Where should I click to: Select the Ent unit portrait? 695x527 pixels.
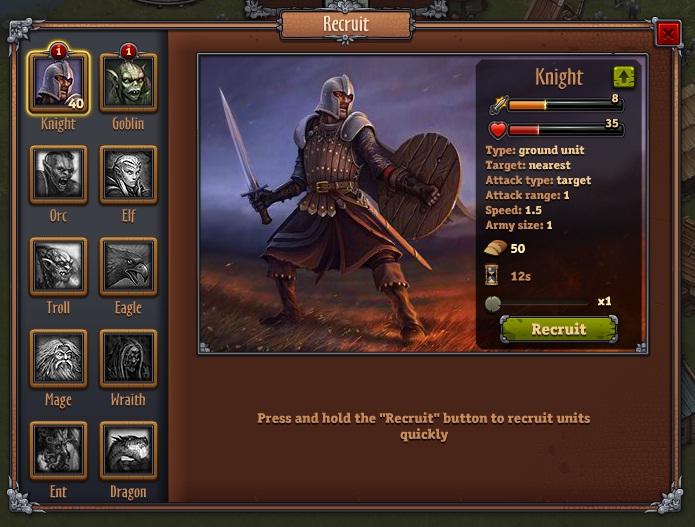tap(59, 450)
